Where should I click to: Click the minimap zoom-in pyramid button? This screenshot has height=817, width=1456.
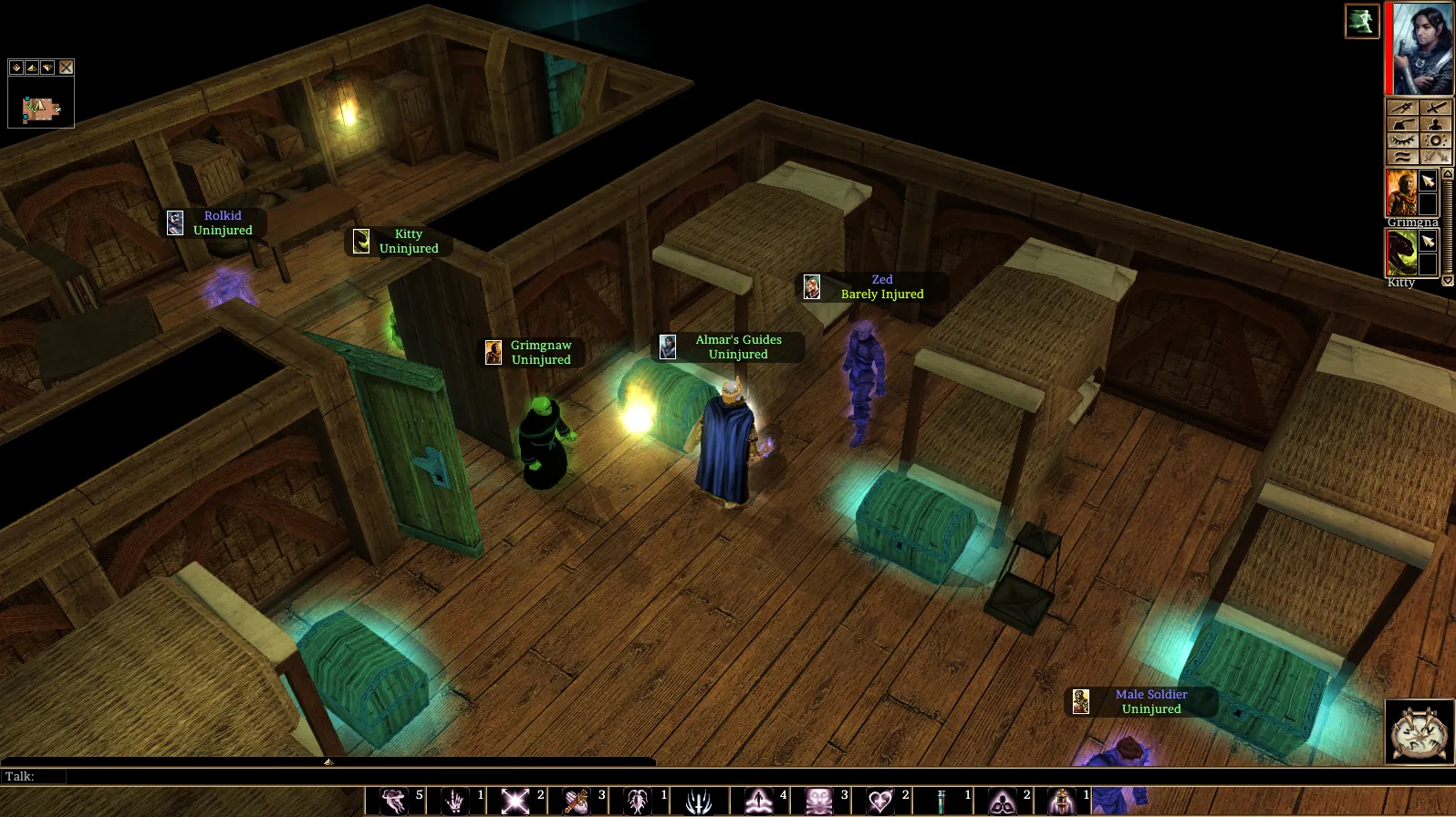click(32, 67)
